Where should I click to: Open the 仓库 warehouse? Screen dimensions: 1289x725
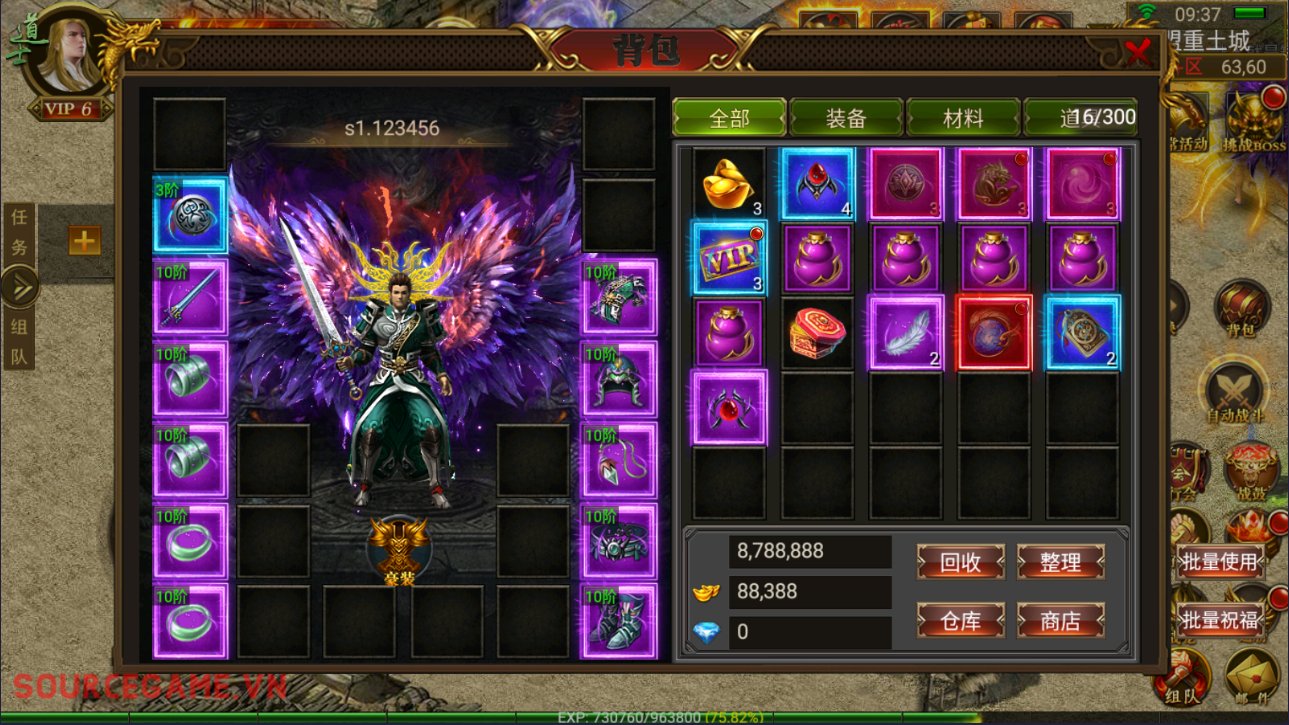click(960, 621)
